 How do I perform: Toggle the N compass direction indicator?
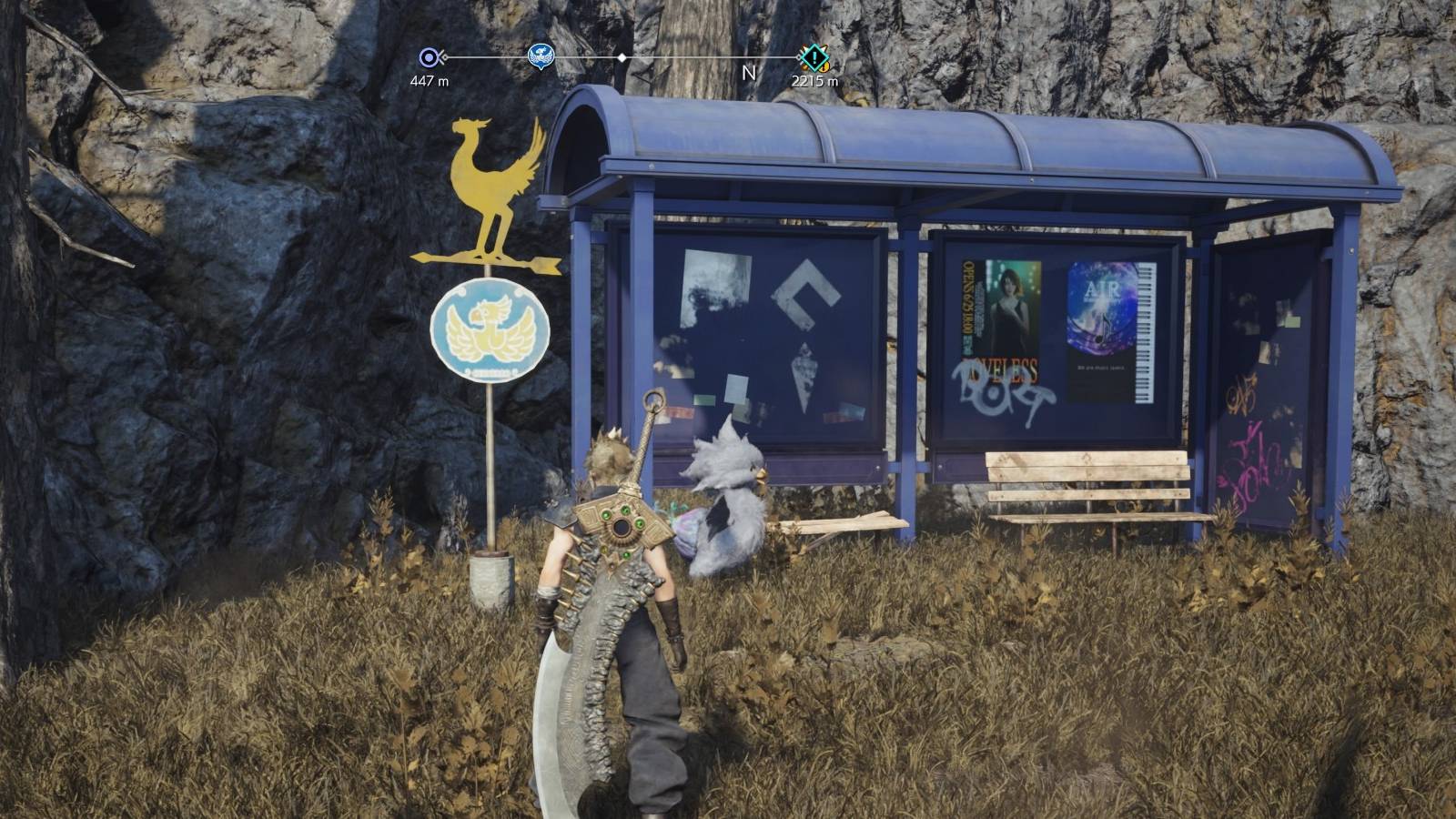749,71
